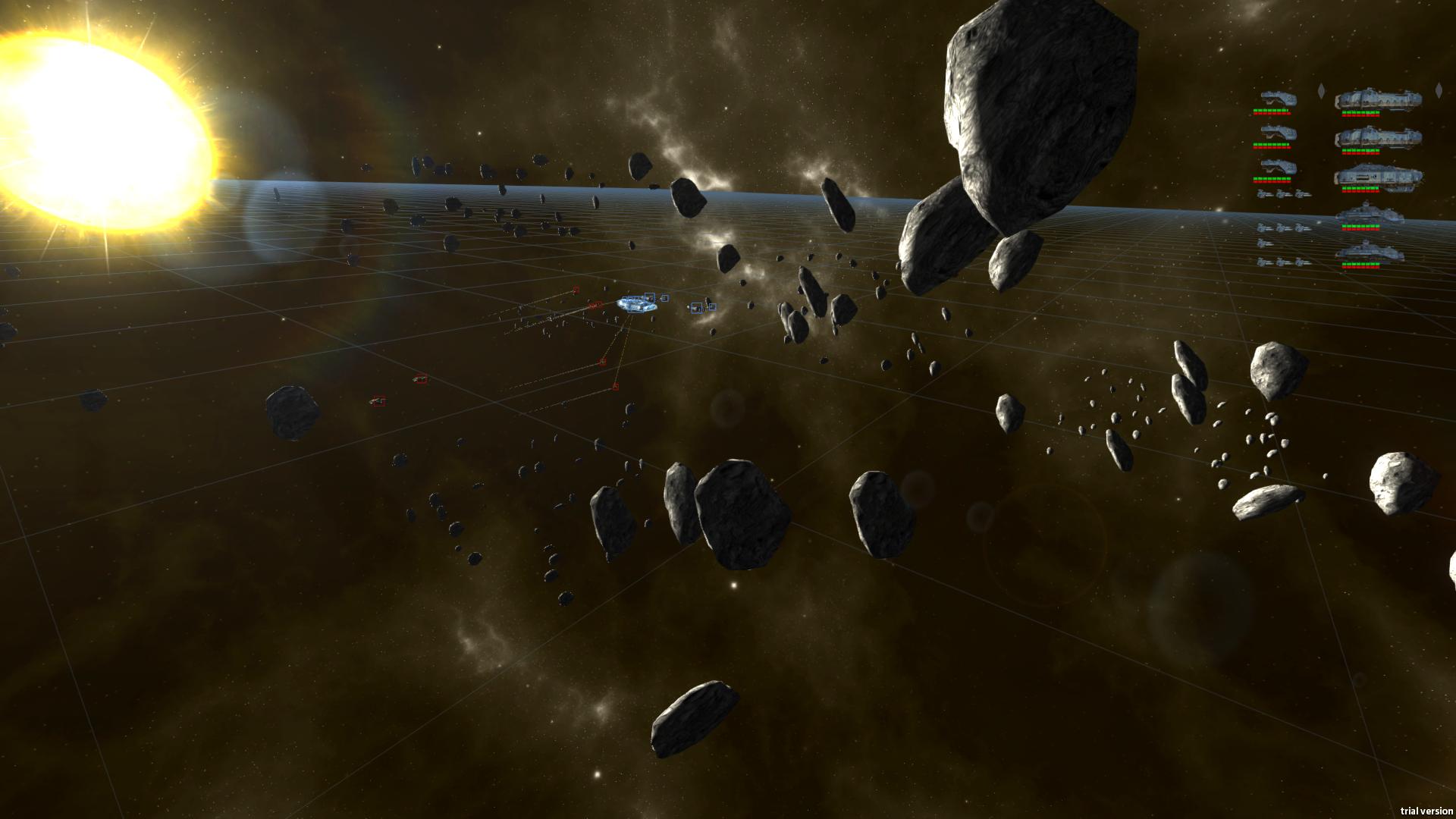Select the lone single fighter icon in fleet panel

point(1264,243)
